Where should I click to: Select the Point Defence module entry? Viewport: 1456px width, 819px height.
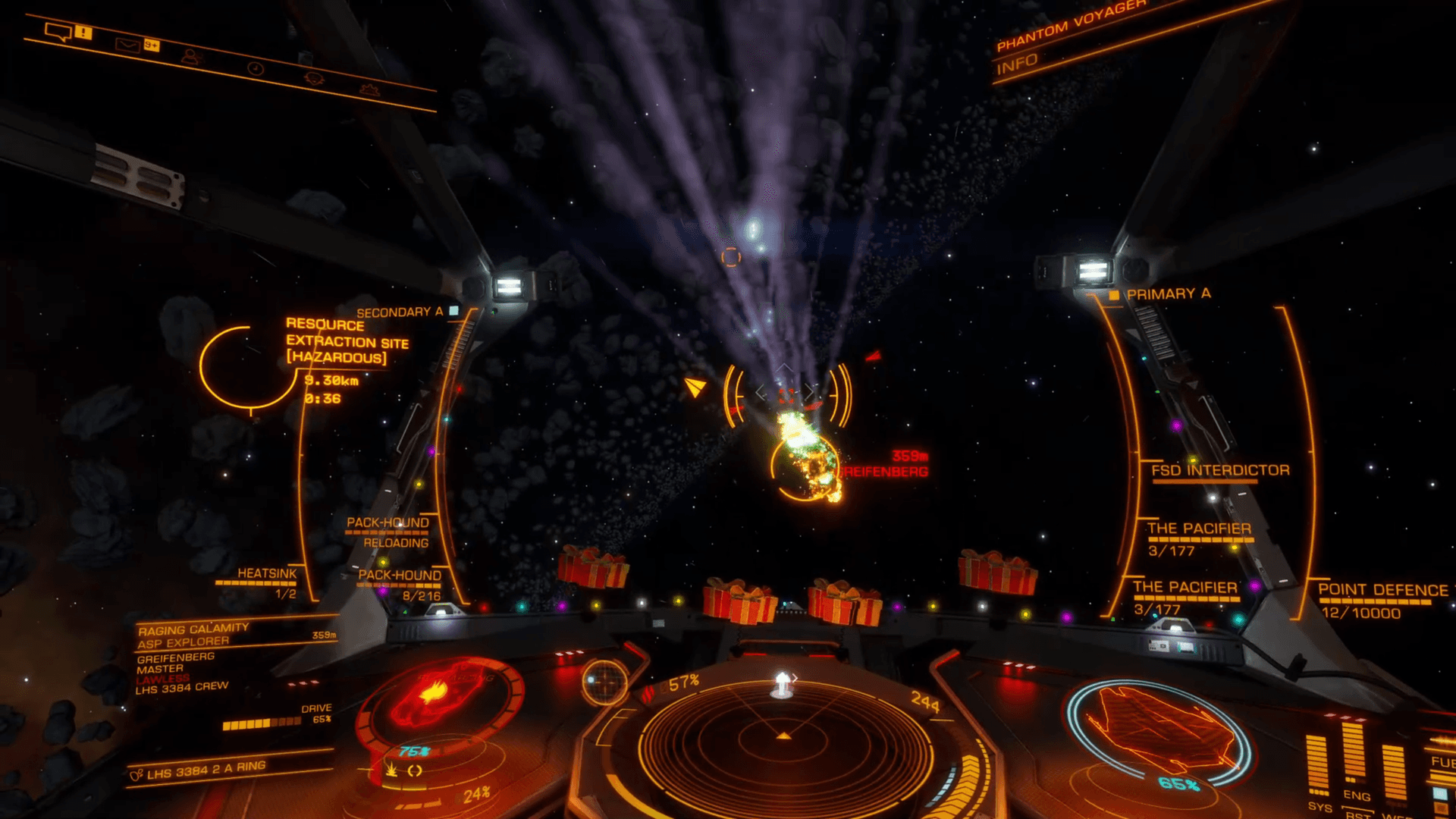pyautogui.click(x=1382, y=590)
